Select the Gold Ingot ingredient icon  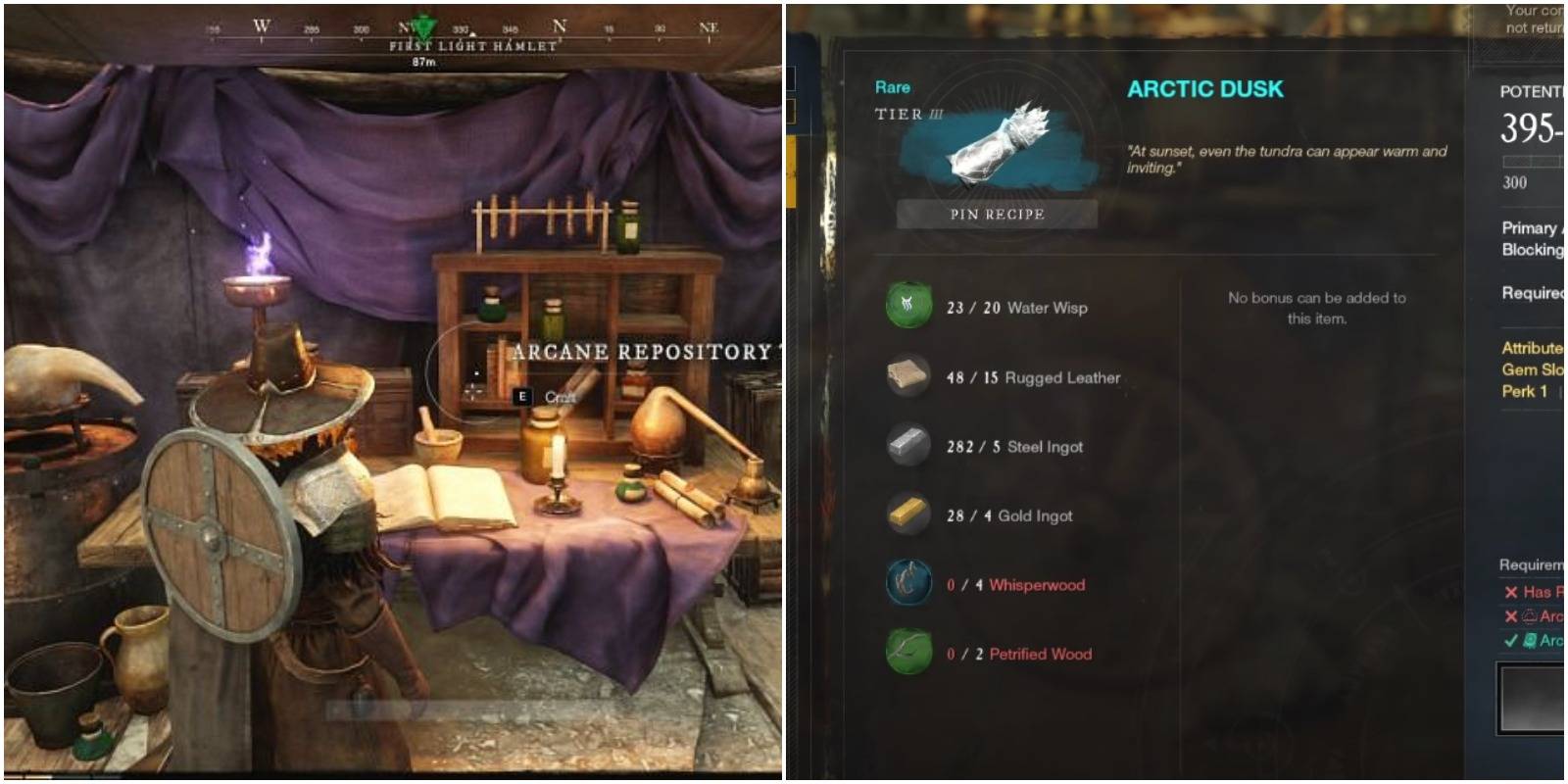coord(907,515)
